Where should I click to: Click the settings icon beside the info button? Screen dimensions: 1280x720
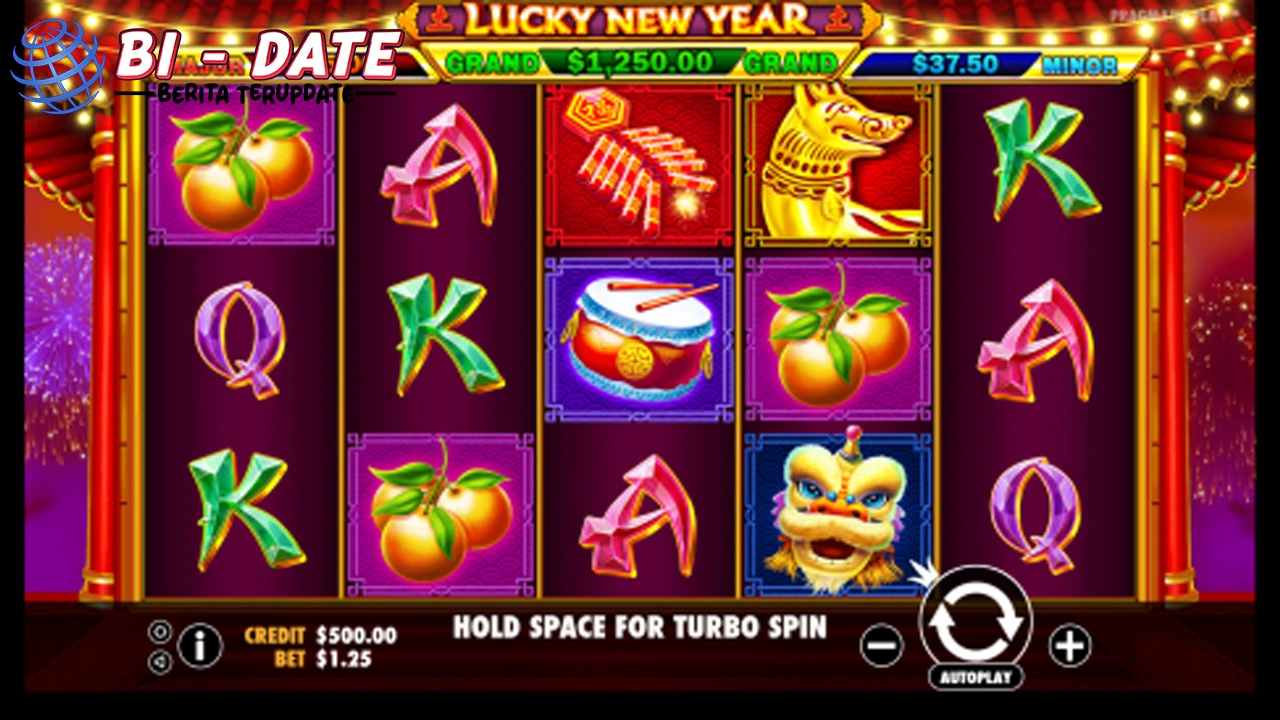tap(159, 631)
